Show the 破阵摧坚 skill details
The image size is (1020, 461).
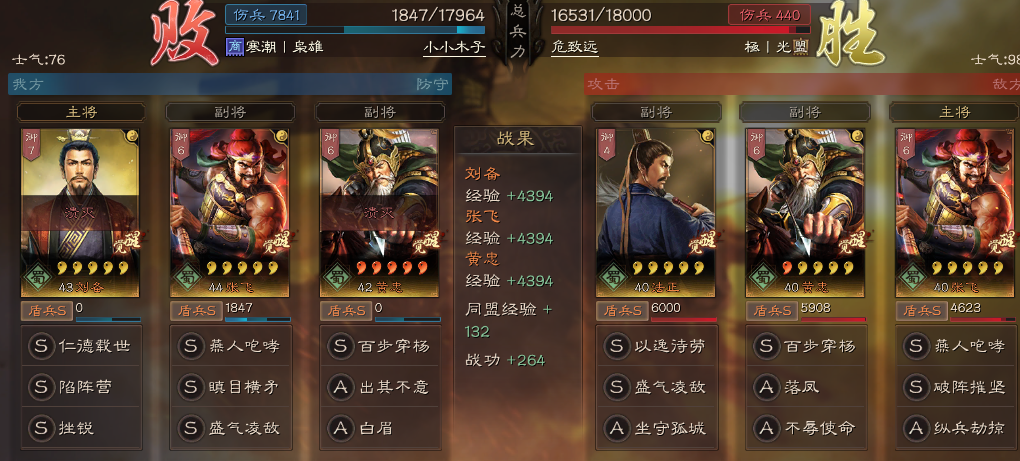(955, 387)
